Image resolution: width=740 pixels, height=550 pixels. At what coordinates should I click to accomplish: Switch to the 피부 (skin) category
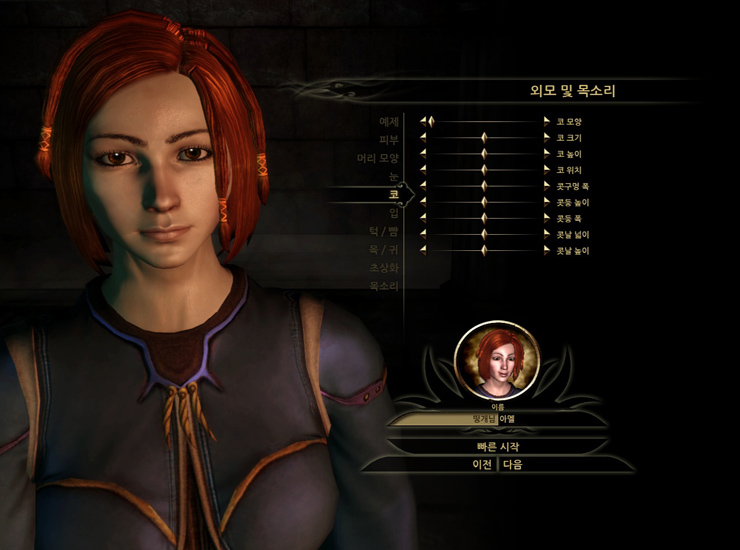389,140
